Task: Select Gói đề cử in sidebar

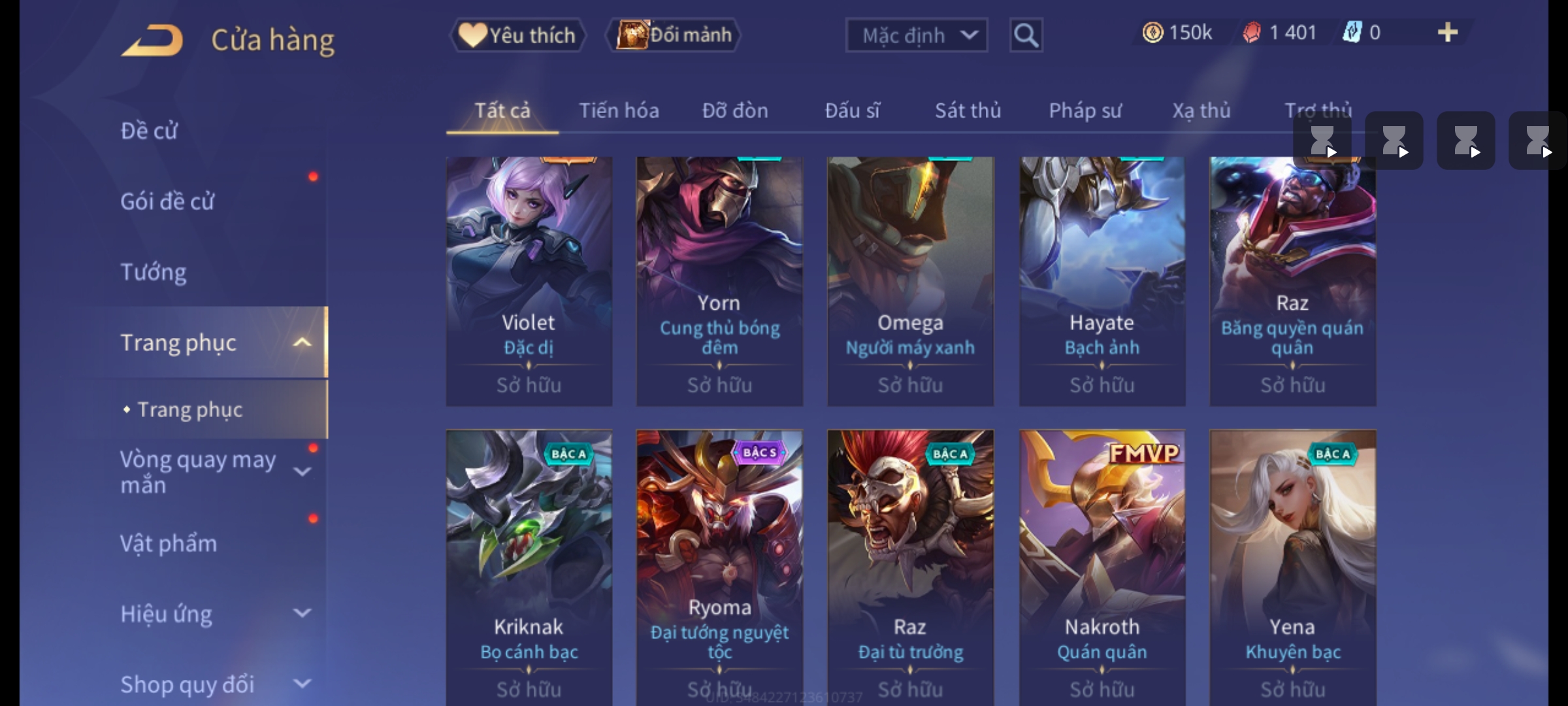Action: click(x=167, y=201)
